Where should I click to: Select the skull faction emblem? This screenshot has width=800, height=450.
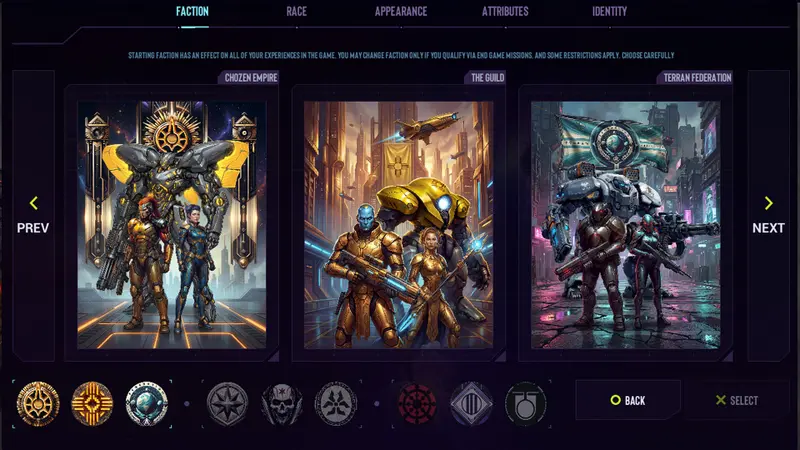282,403
